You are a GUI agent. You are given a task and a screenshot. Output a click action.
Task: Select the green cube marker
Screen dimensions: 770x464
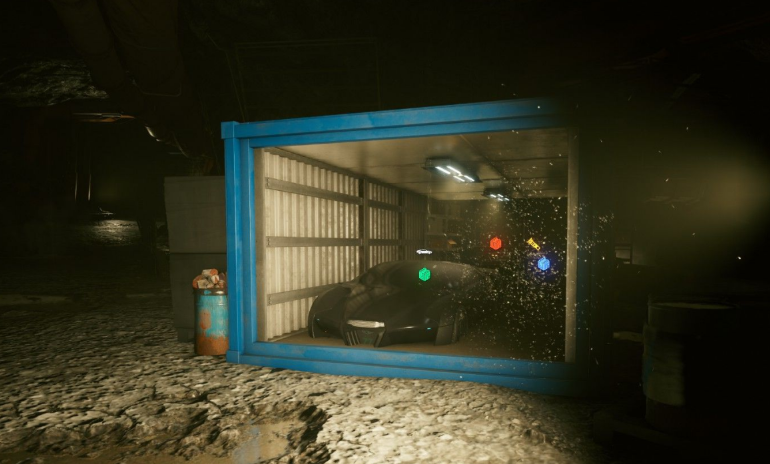click(424, 274)
